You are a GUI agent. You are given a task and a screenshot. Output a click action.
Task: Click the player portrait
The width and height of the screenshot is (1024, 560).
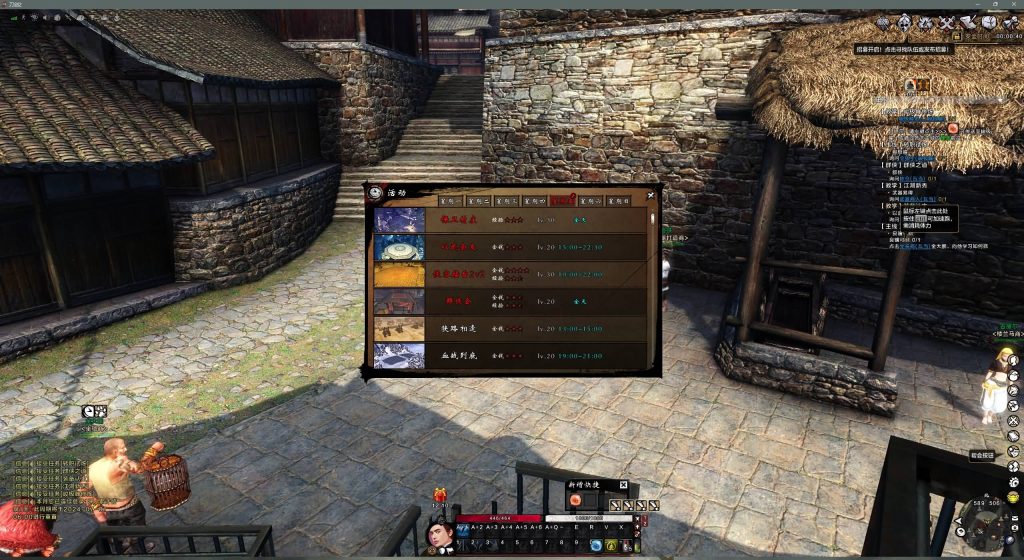437,534
